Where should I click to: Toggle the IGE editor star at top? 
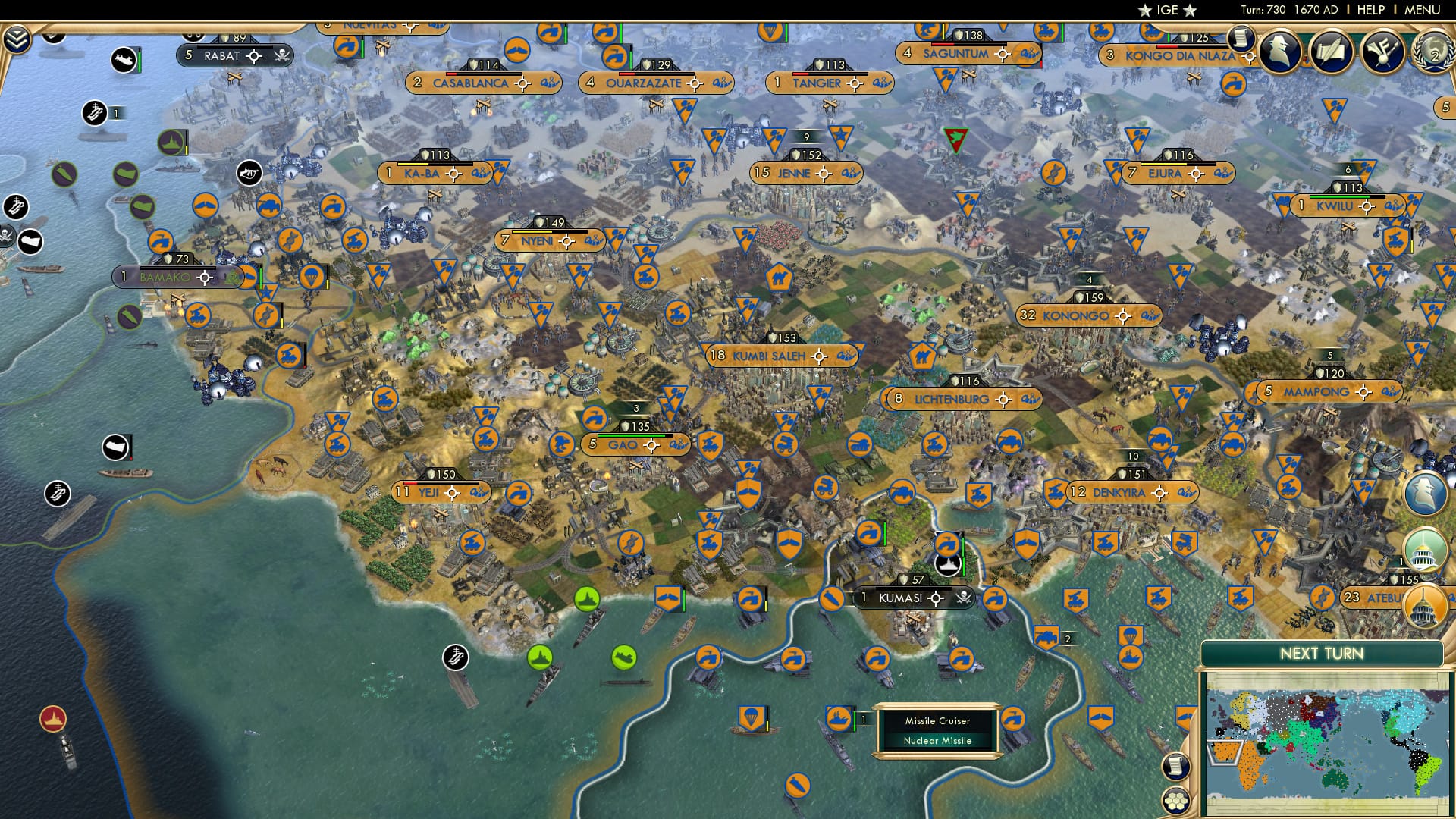click(1144, 11)
